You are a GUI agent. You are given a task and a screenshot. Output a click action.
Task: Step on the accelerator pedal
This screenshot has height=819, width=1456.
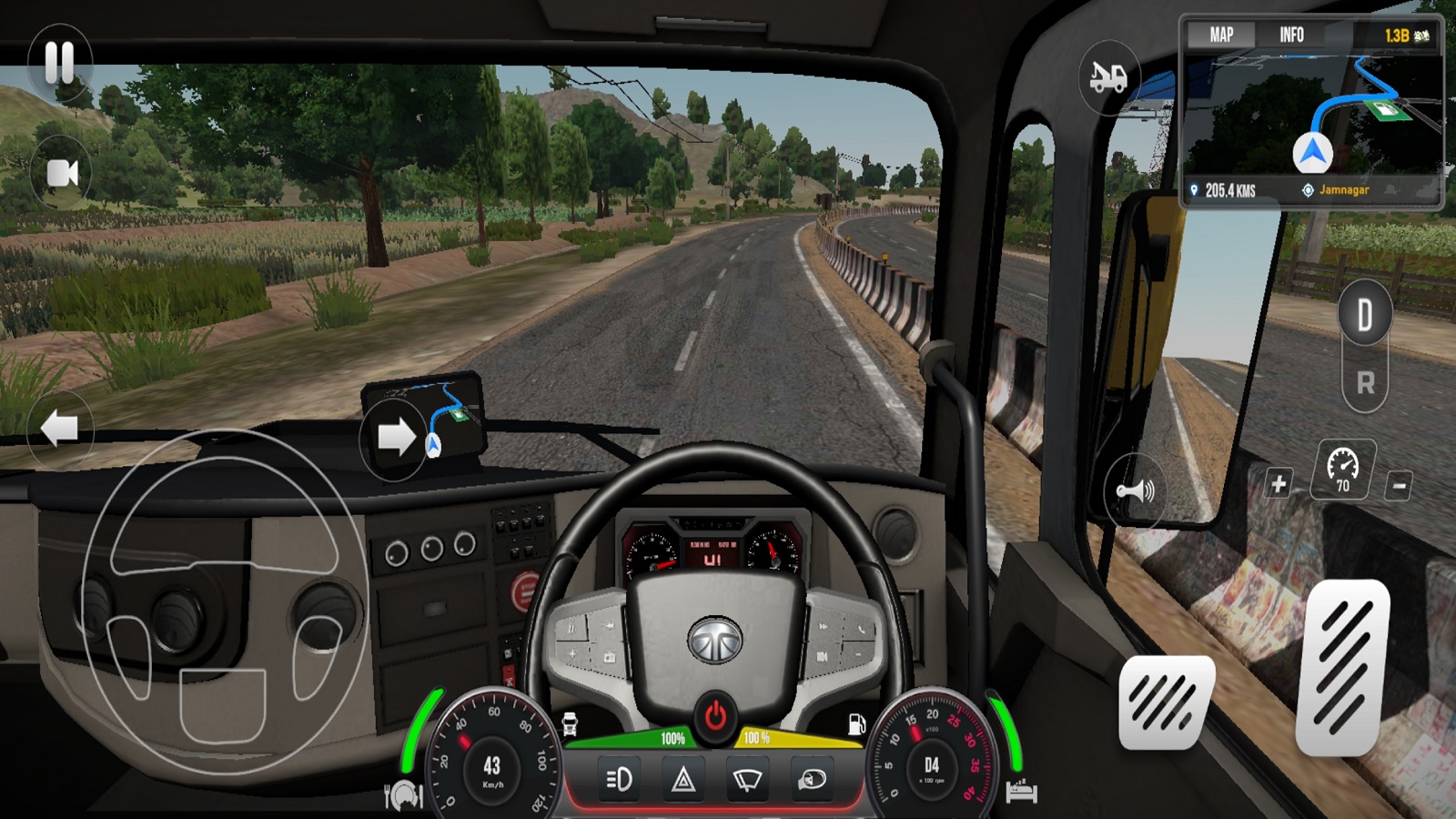(x=1342, y=669)
